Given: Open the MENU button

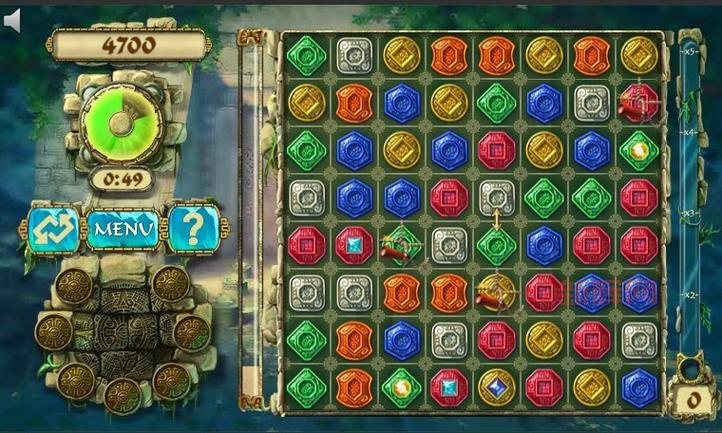Looking at the screenshot, I should click(124, 229).
